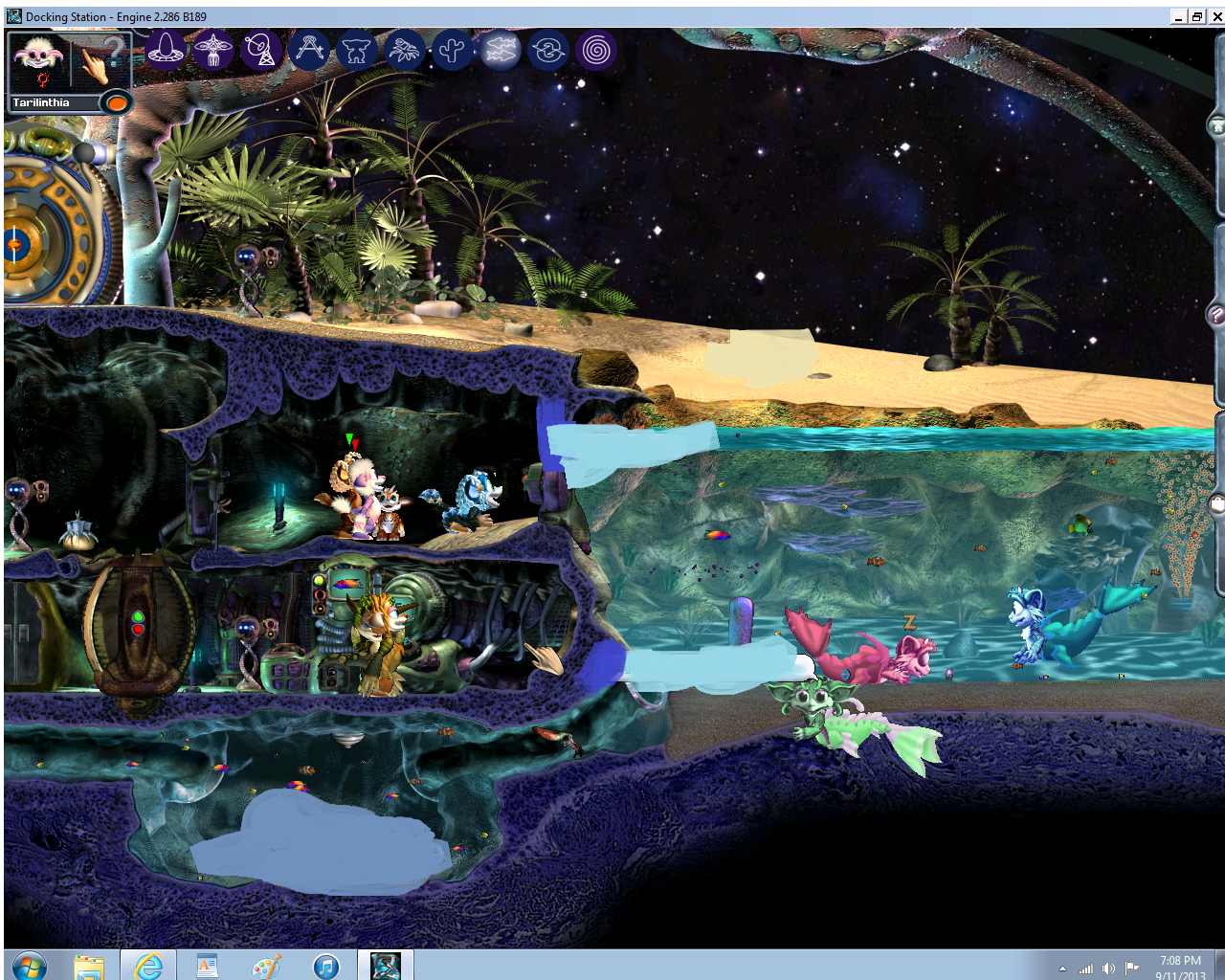Open the egg on platform favourite place
1225x980 pixels.
(166, 50)
